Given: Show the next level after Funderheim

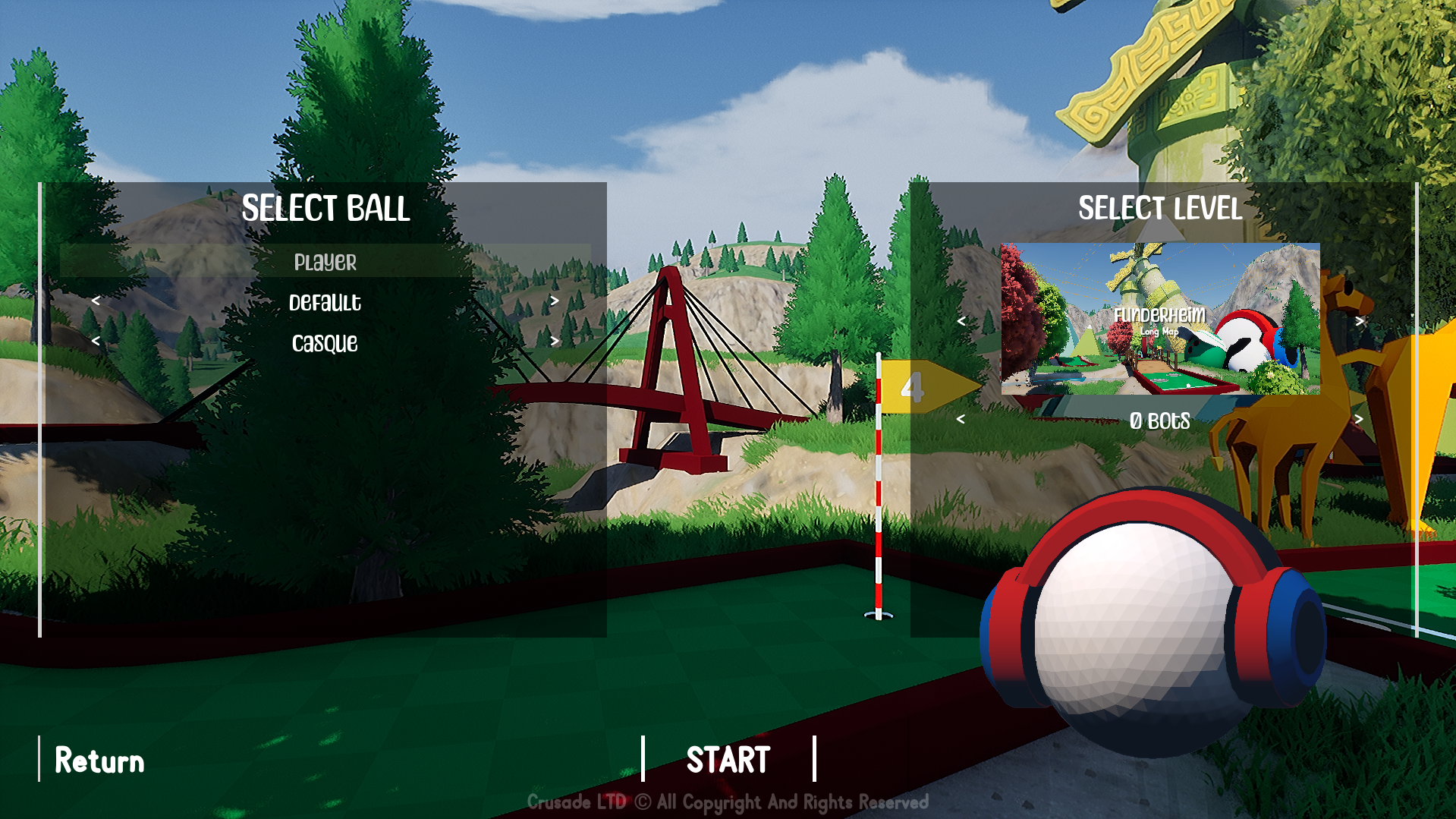Looking at the screenshot, I should pyautogui.click(x=1360, y=322).
